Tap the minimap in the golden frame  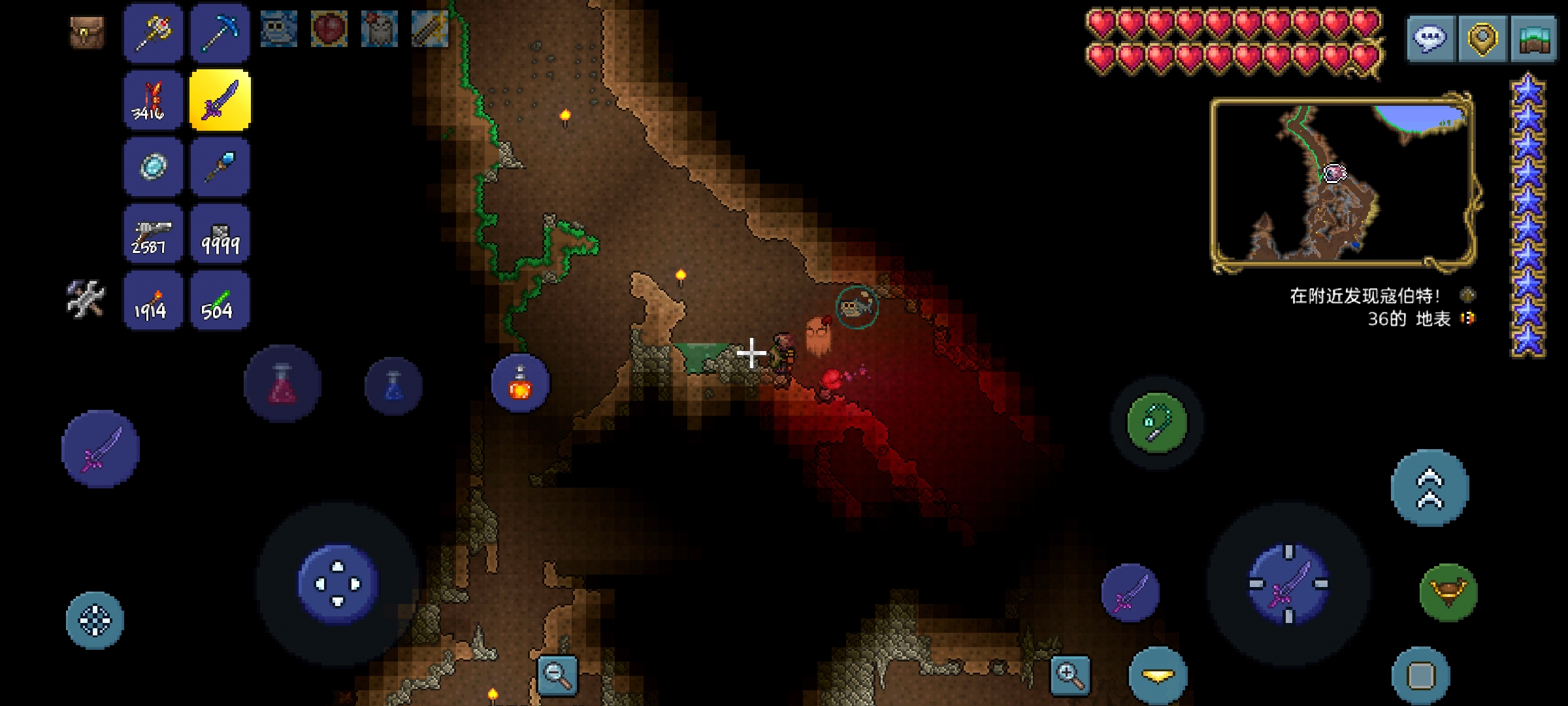click(x=1343, y=182)
